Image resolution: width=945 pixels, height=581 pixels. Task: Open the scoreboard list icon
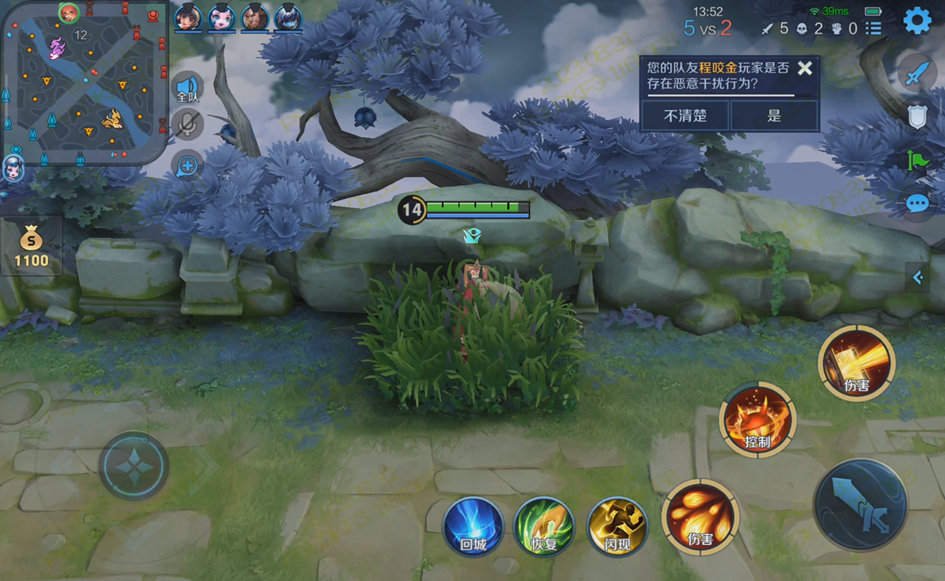pyautogui.click(x=874, y=28)
